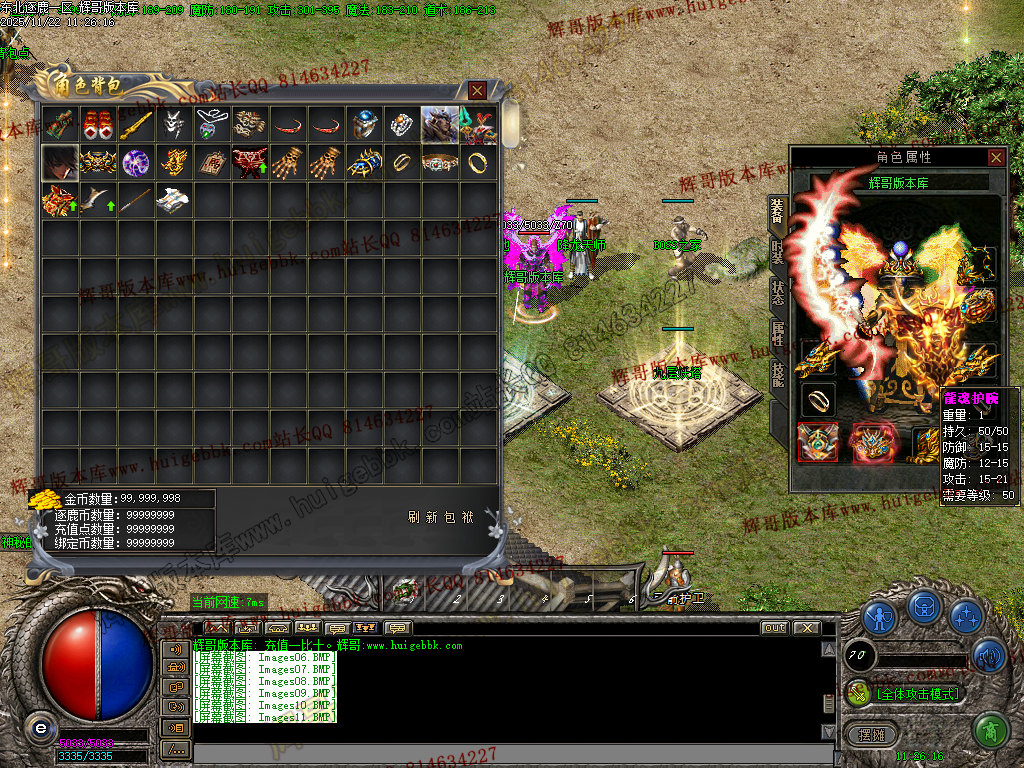Close the character attributes panel

[996, 157]
